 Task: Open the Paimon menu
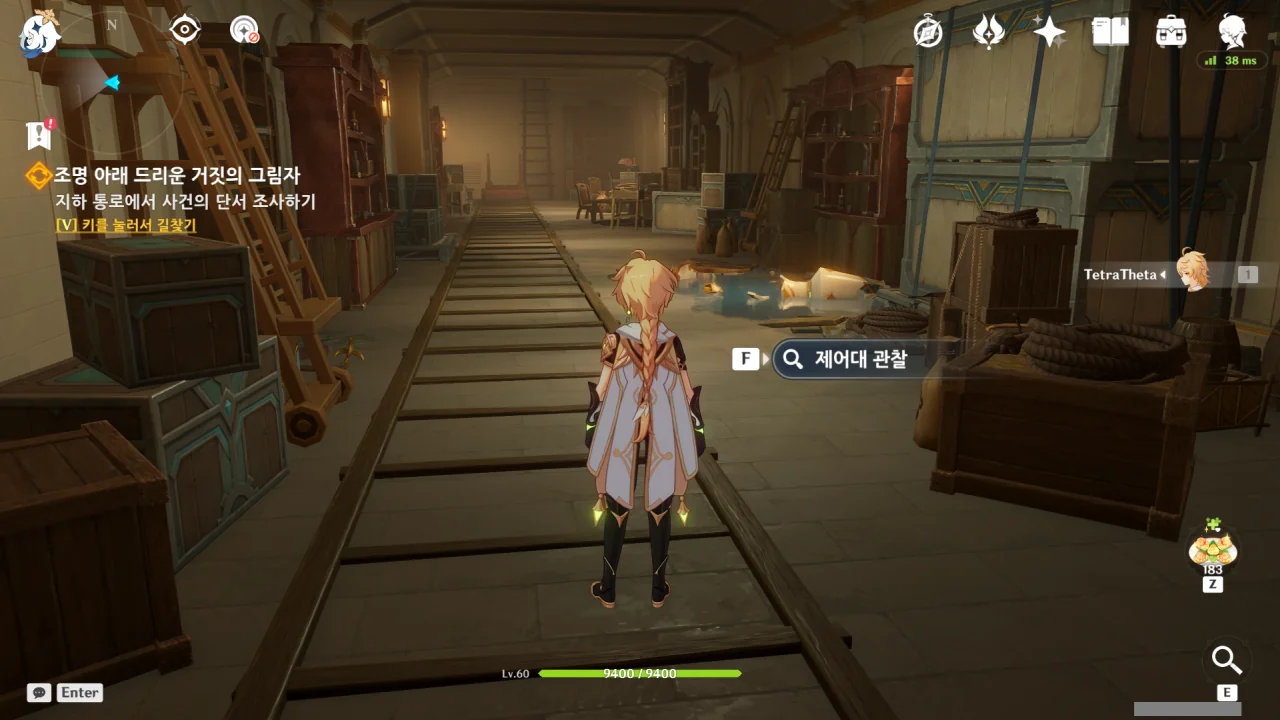click(39, 32)
